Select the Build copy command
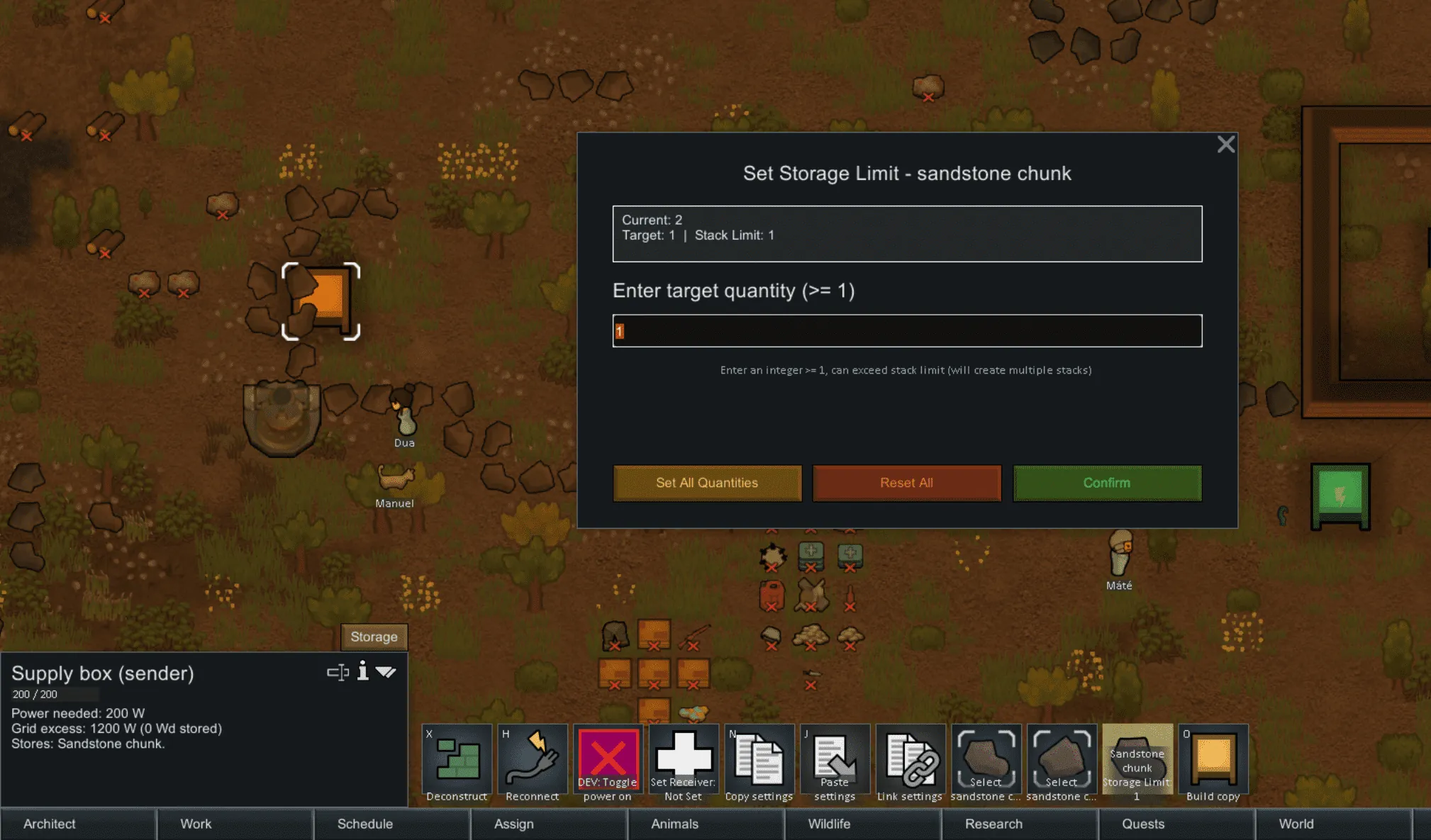Viewport: 1431px width, 840px height. (1213, 762)
